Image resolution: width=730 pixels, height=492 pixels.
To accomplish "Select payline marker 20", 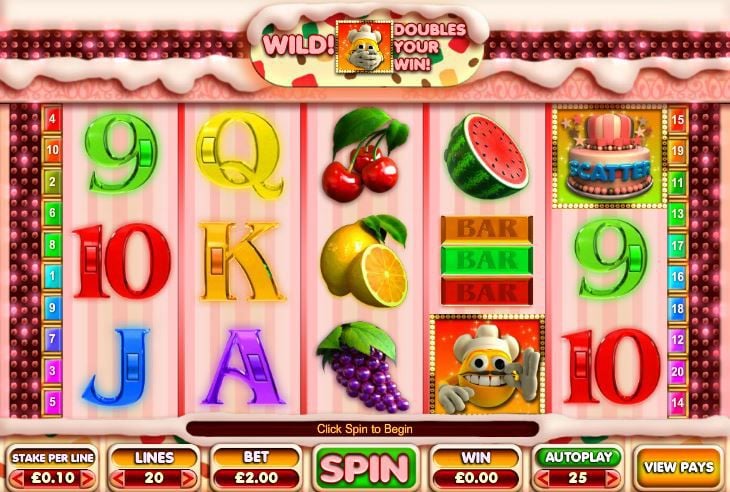I will coord(679,370).
